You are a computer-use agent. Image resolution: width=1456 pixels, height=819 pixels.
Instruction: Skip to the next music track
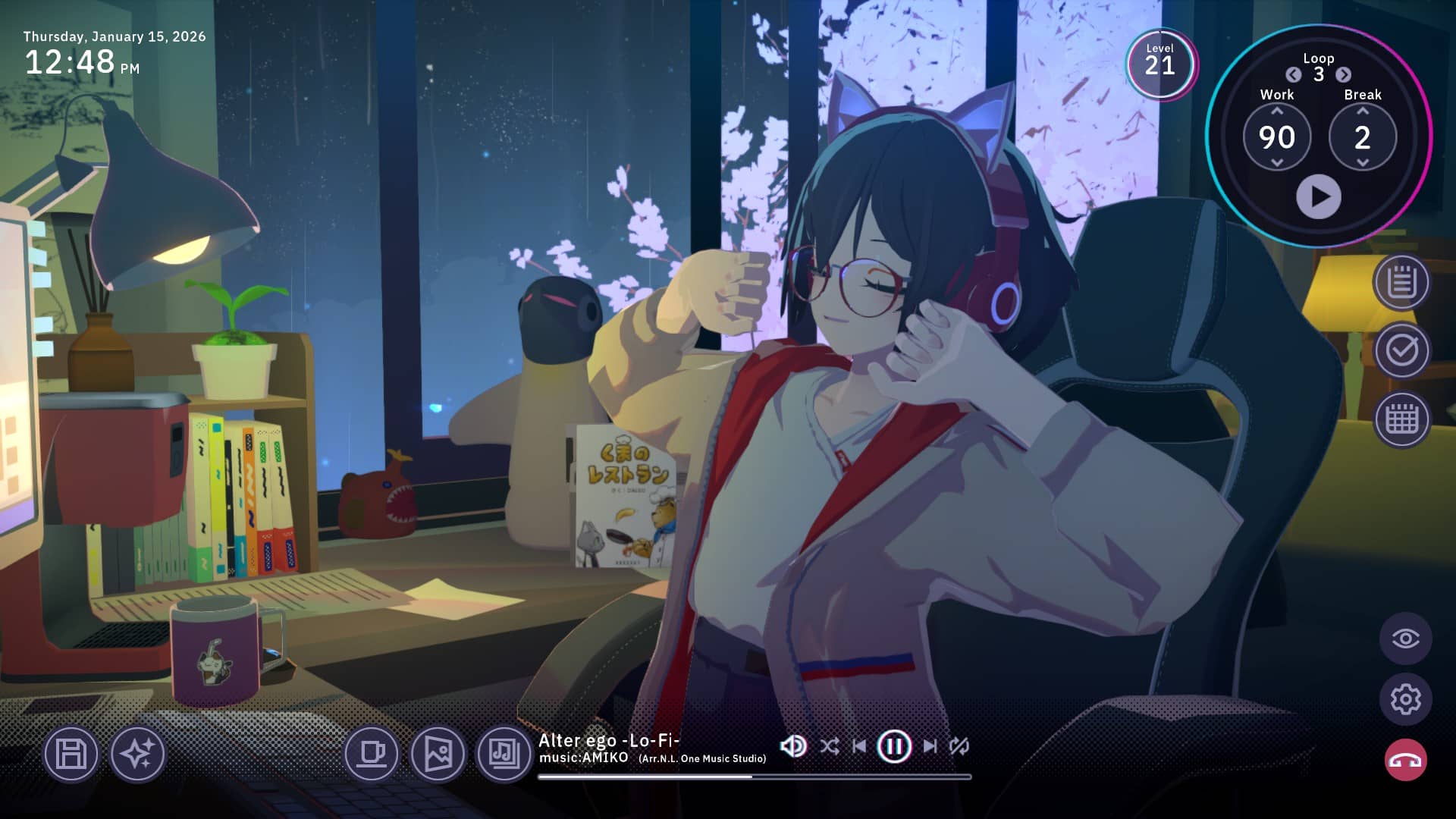click(x=930, y=746)
